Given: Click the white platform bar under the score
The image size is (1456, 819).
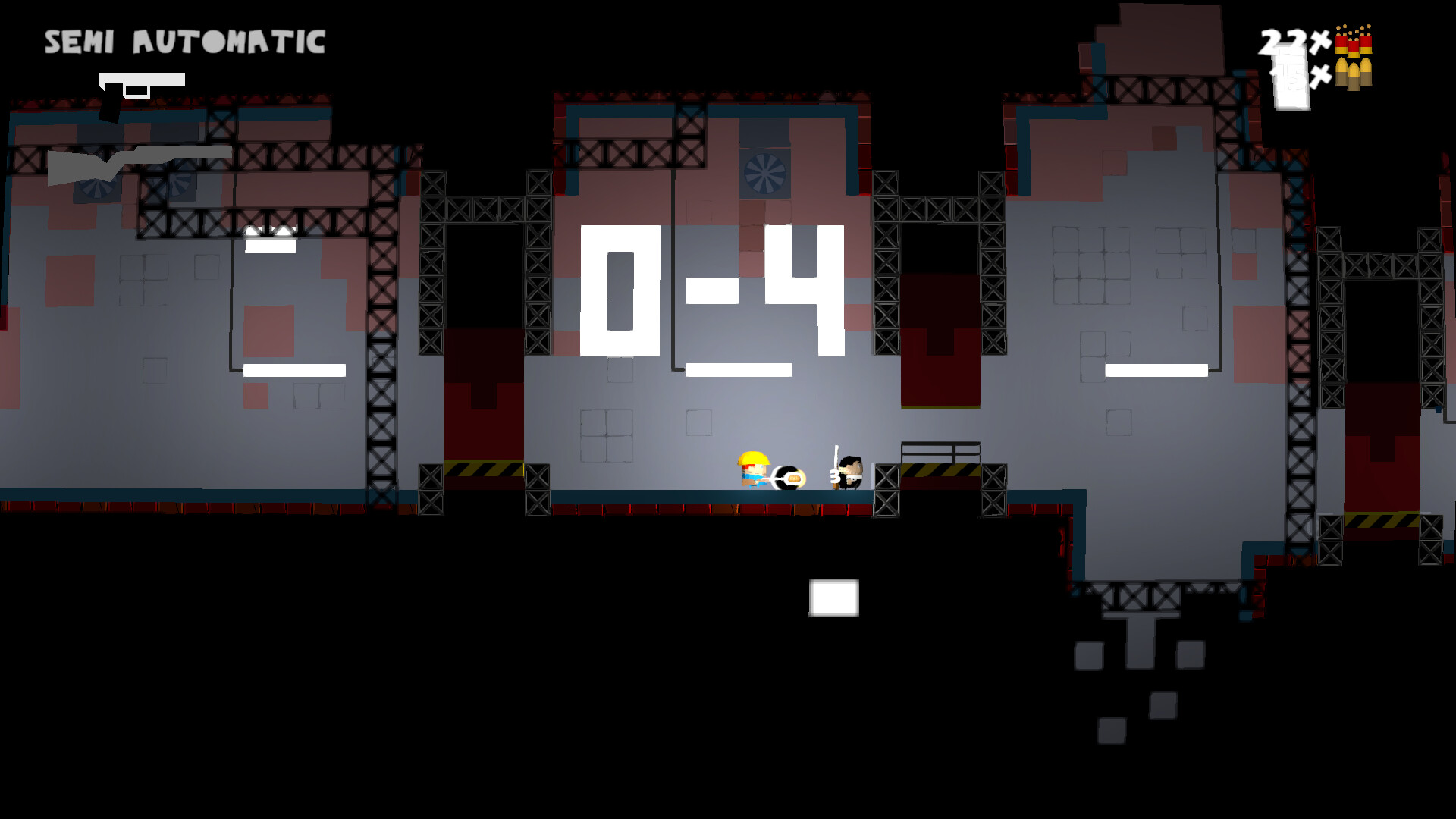Looking at the screenshot, I should (739, 369).
